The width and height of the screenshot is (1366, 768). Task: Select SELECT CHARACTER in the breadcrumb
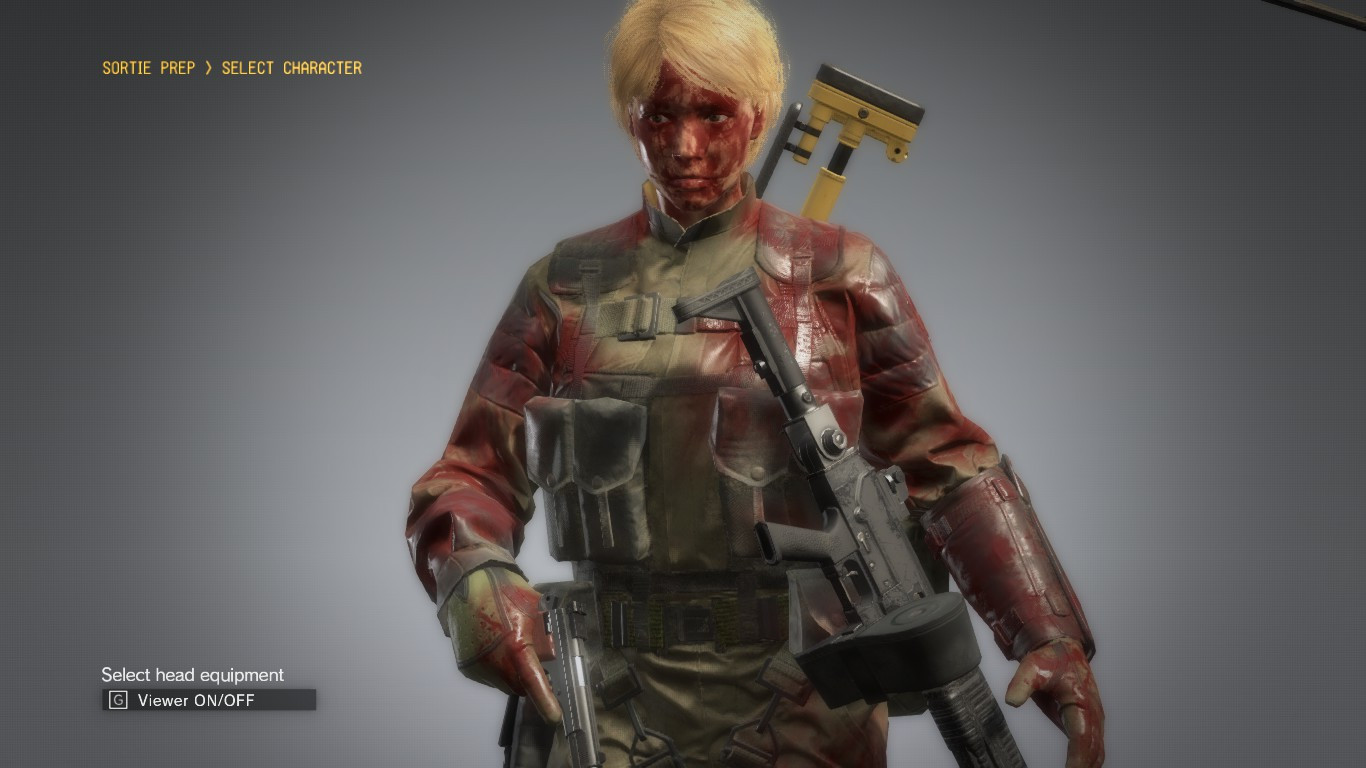point(295,68)
